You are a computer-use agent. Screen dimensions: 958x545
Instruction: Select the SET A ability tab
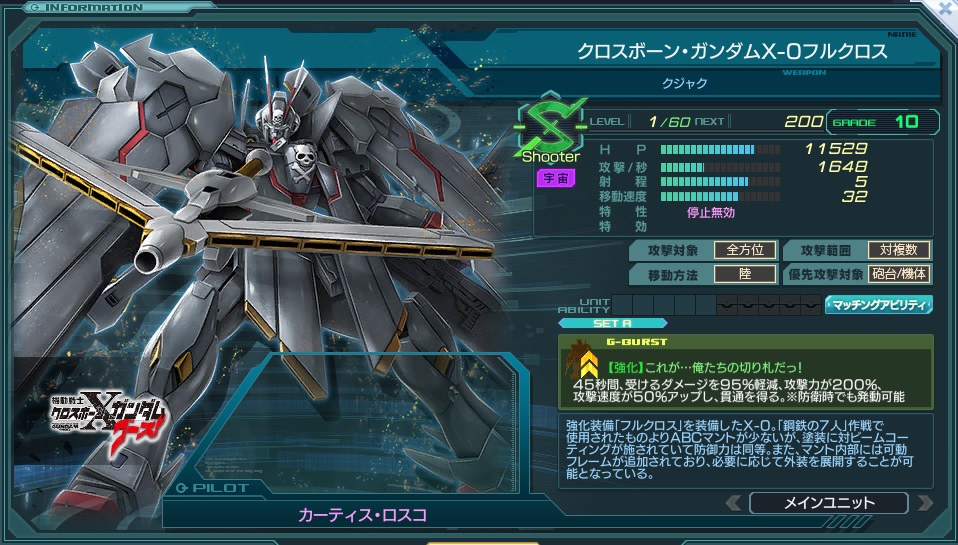pyautogui.click(x=597, y=323)
